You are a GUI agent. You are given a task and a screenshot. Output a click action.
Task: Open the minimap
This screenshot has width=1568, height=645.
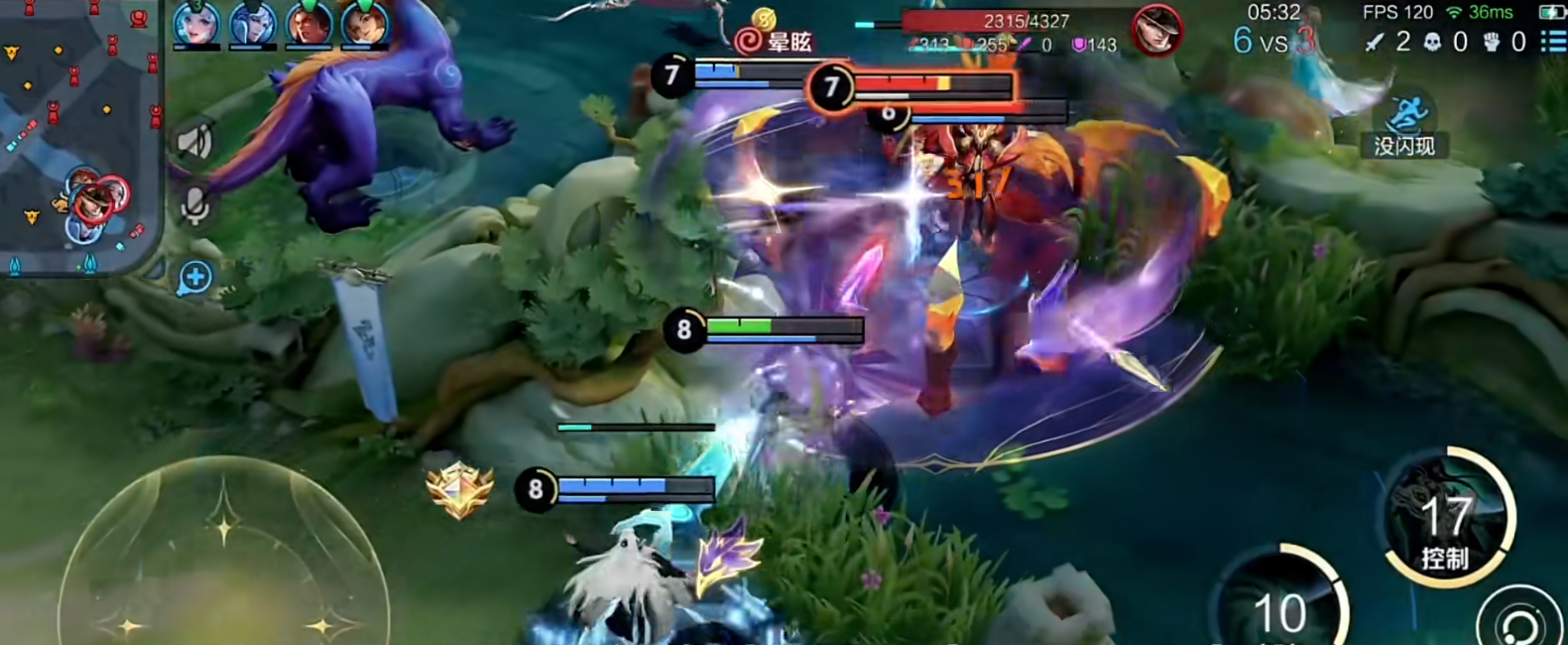click(77, 134)
